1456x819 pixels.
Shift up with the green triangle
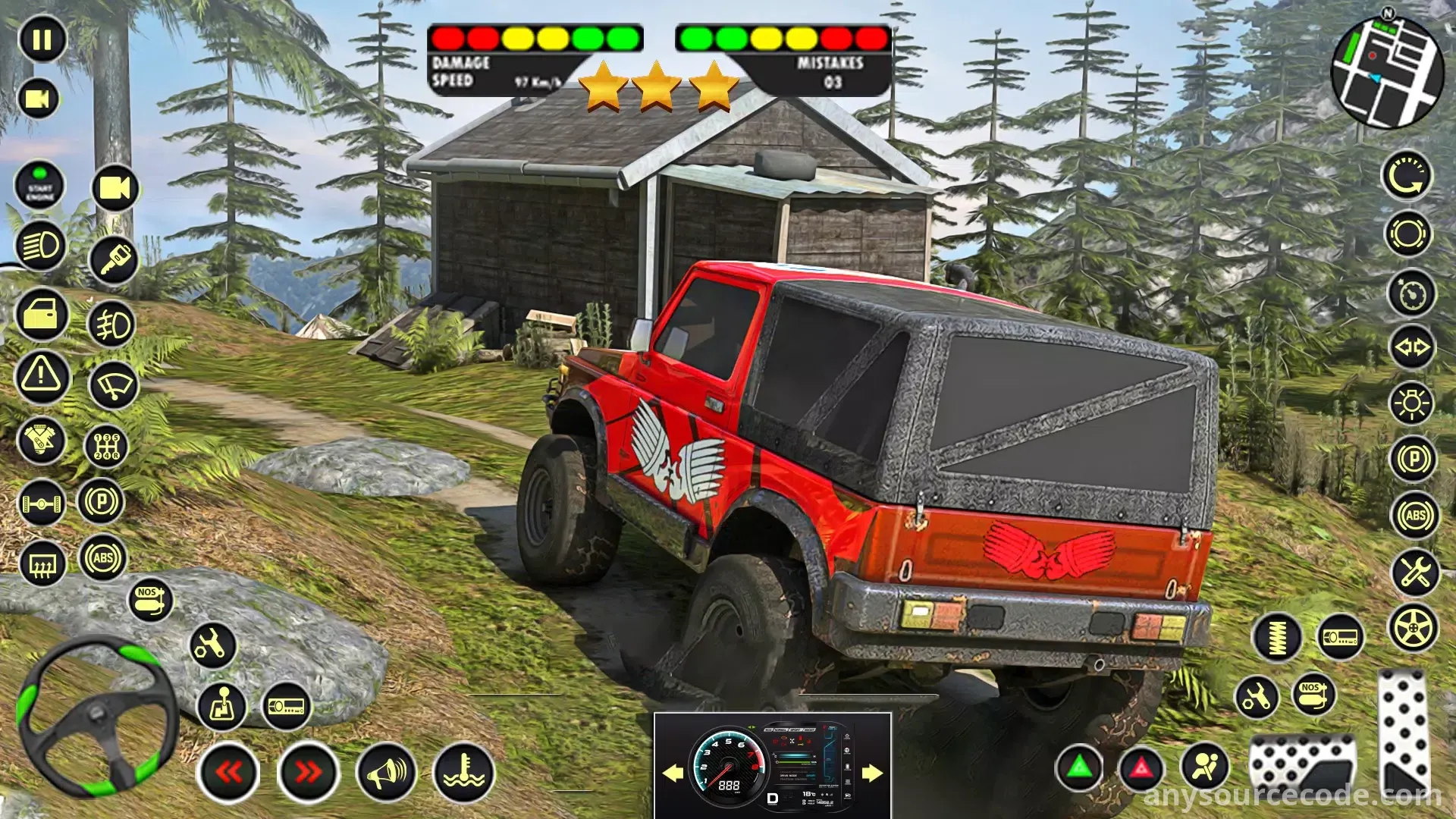pos(1080,767)
